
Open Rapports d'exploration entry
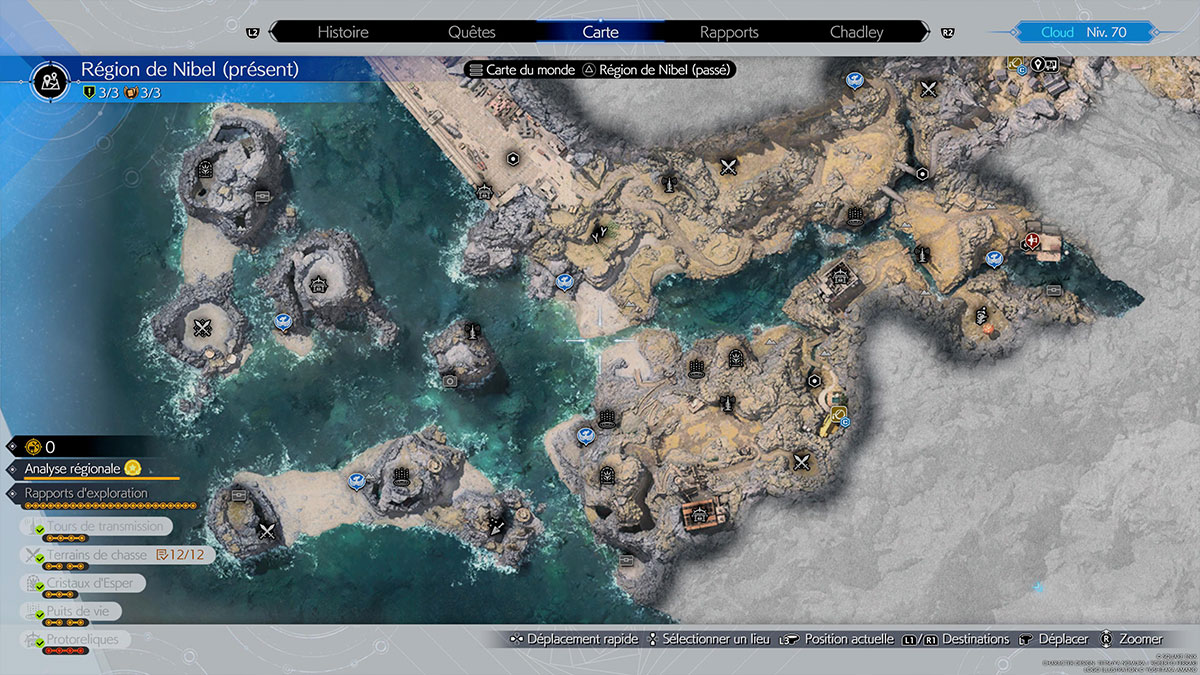(x=86, y=493)
